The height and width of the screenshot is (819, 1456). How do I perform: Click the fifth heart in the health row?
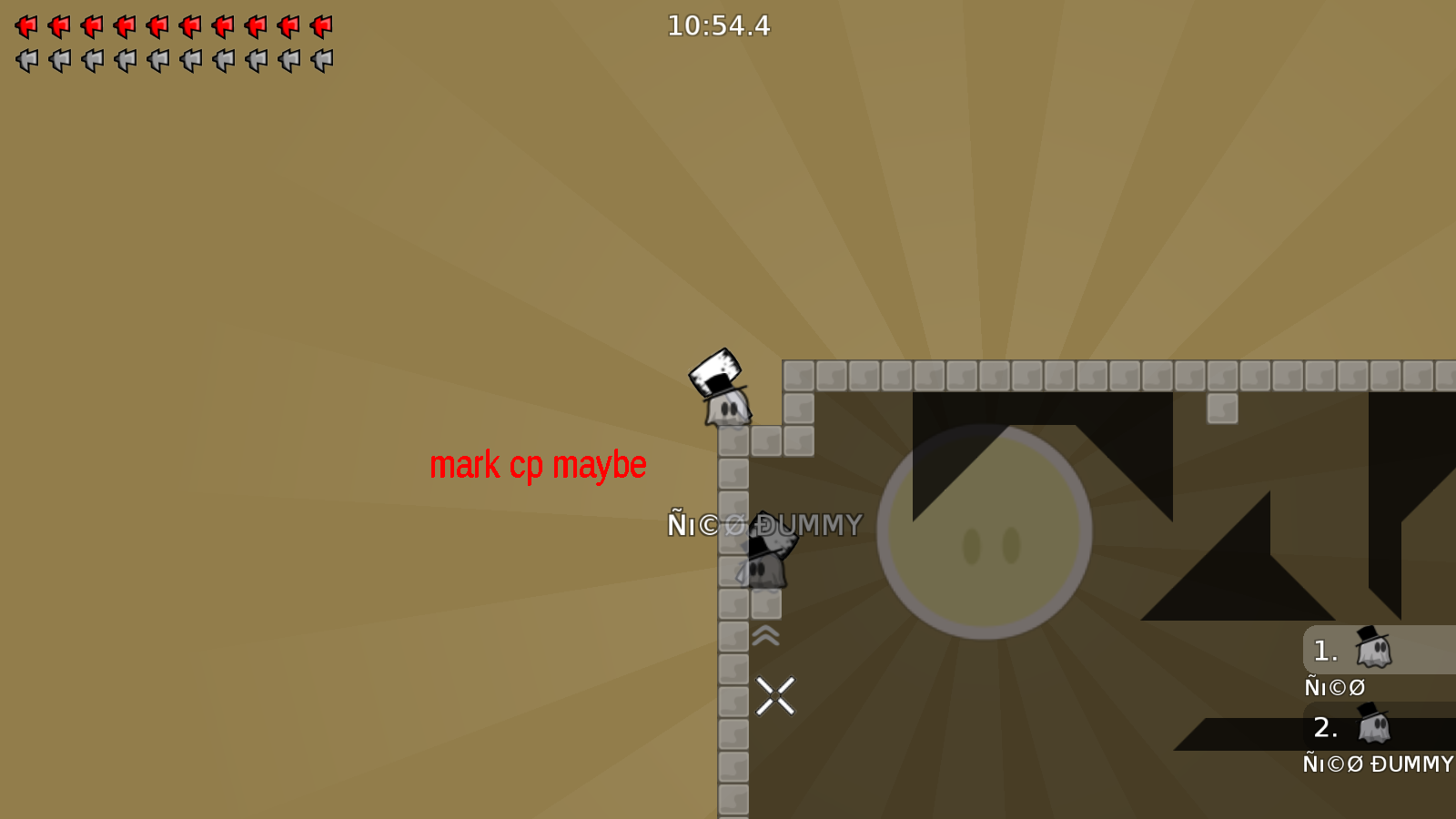(x=157, y=26)
